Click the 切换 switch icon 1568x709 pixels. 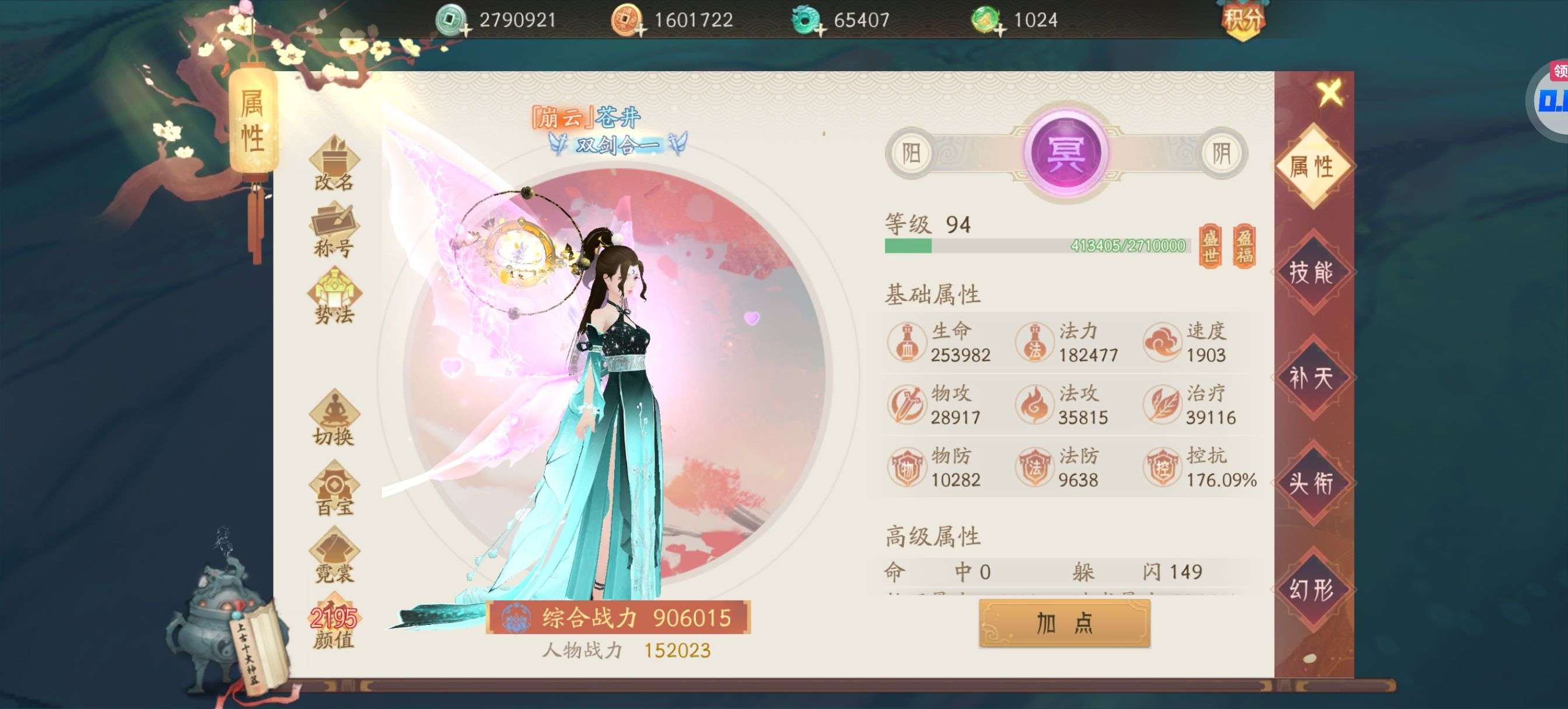334,419
